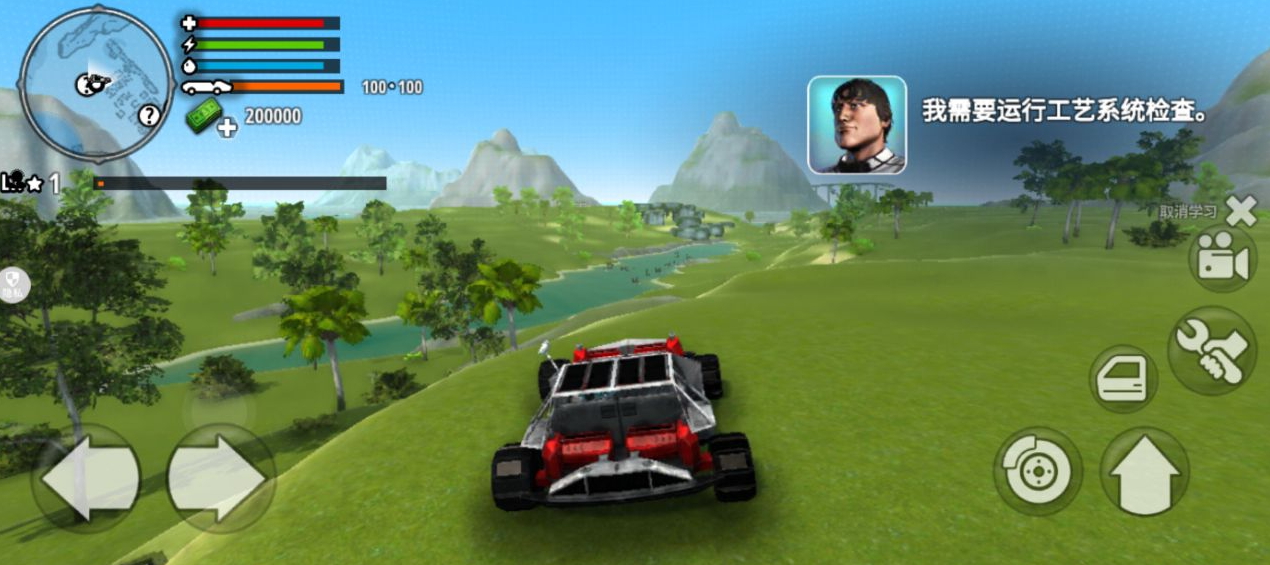Viewport: 1270px width, 565px height.
Task: Apply the brake disc button
Action: coord(1037,470)
